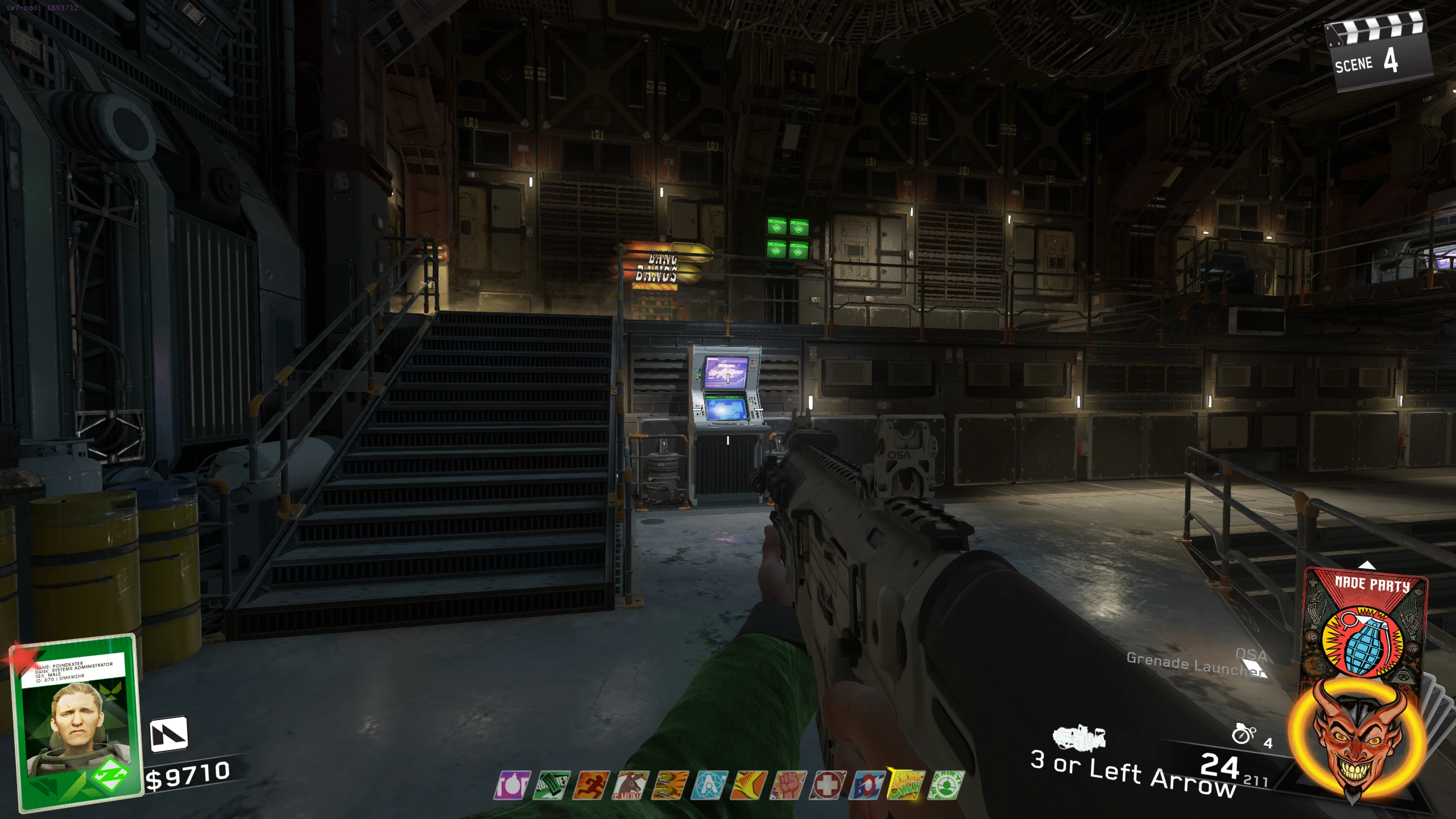The height and width of the screenshot is (819, 1456).
Task: Click the blue bolt lettering perk icon
Action: [x=867, y=785]
